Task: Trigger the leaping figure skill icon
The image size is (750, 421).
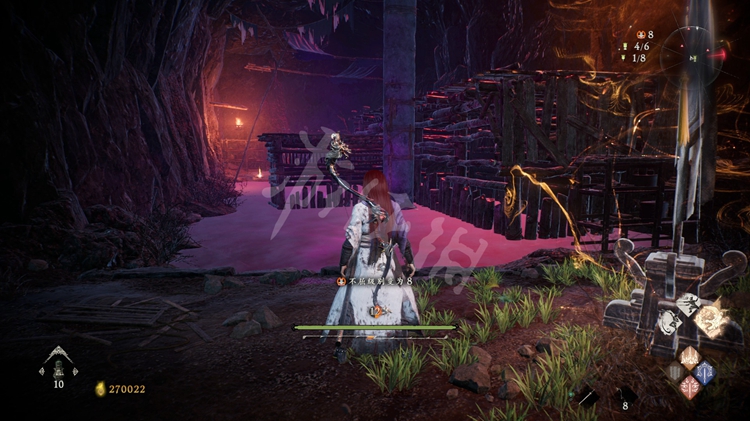Action: [x=690, y=301]
